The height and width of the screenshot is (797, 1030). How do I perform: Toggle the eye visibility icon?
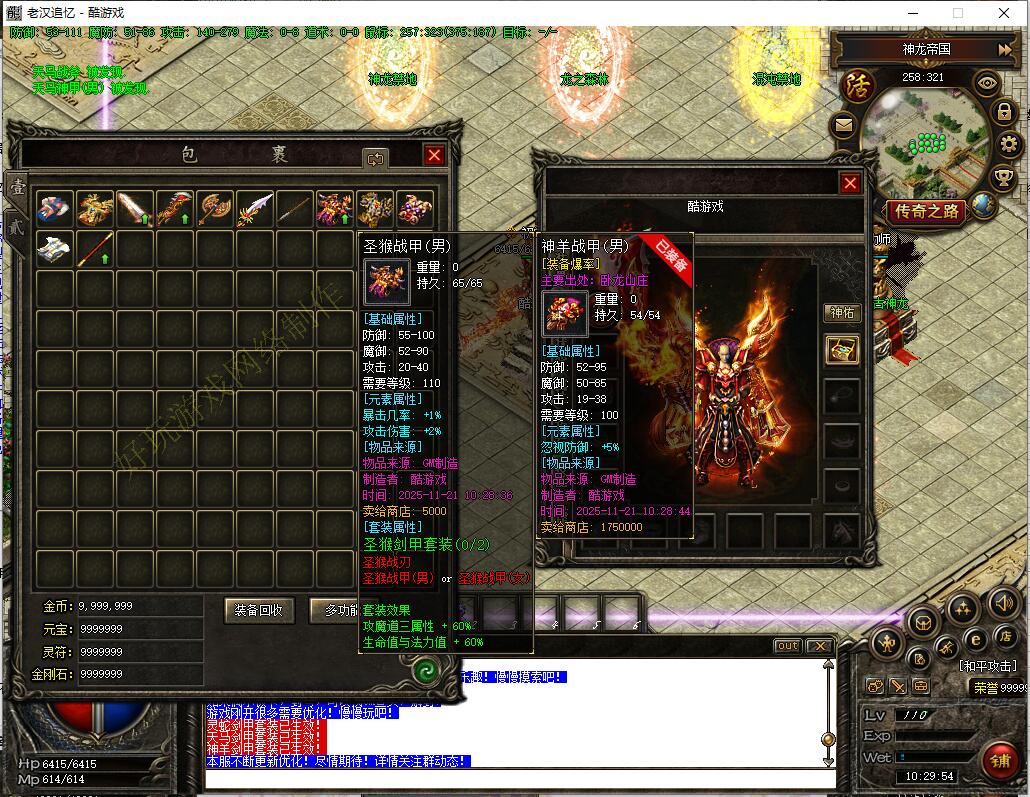(987, 83)
